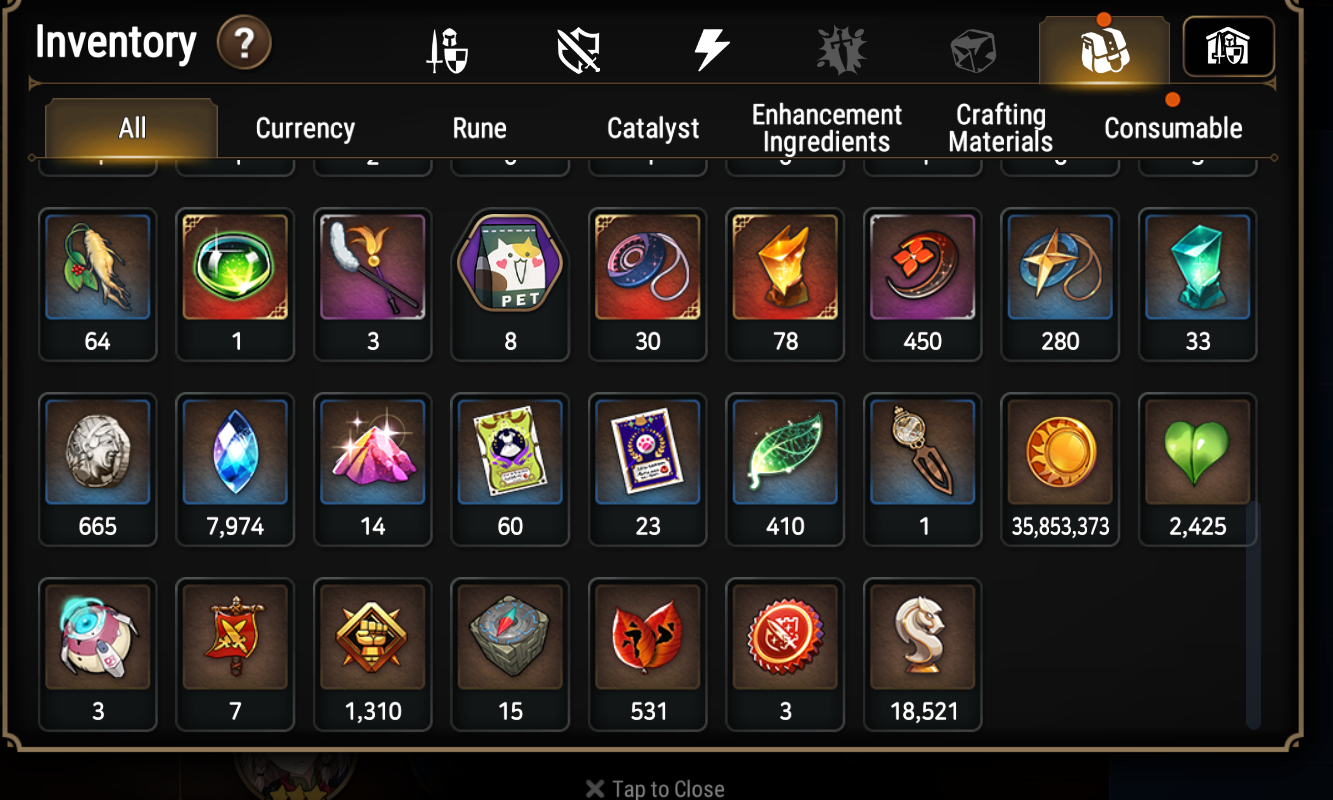The height and width of the screenshot is (800, 1333).
Task: Select the Crafting Materials tab
Action: 1000,128
